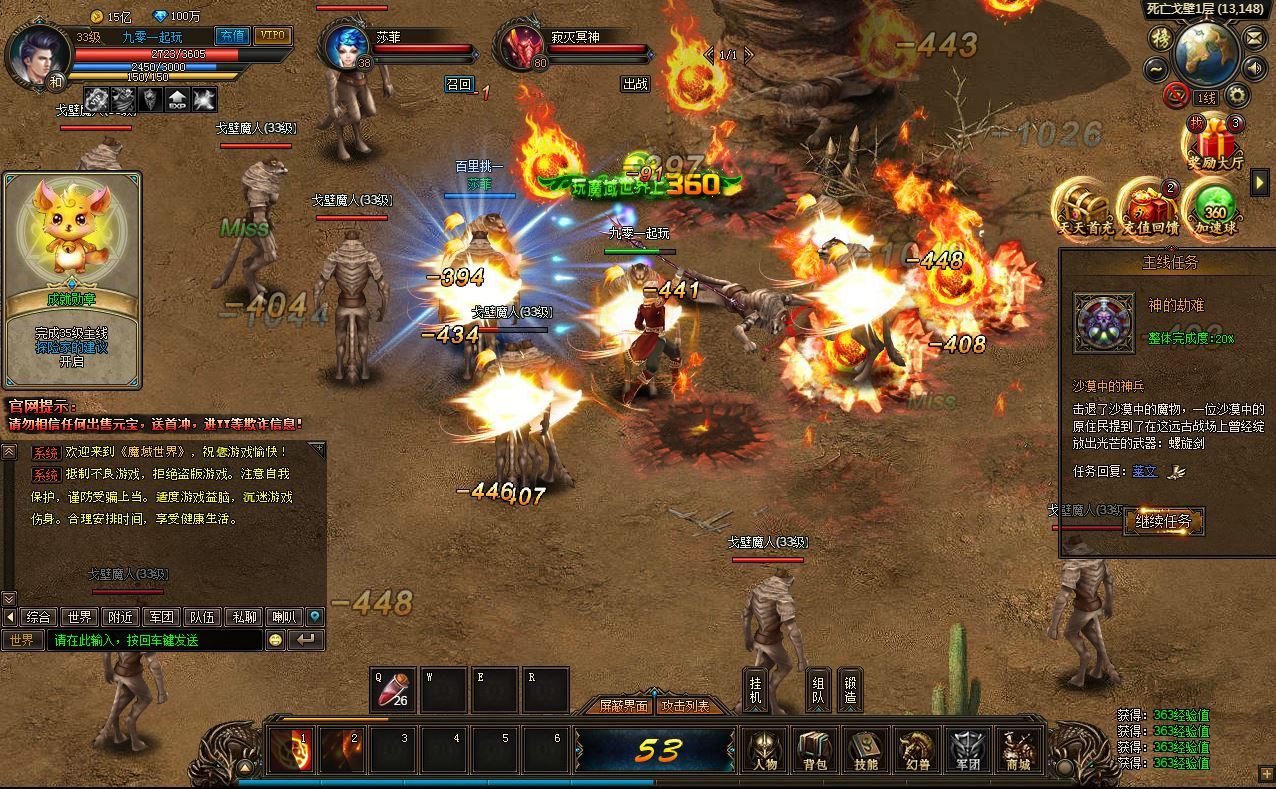Click the 充值 recharge button
Image resolution: width=1276 pixels, height=789 pixels.
pyautogui.click(x=232, y=36)
